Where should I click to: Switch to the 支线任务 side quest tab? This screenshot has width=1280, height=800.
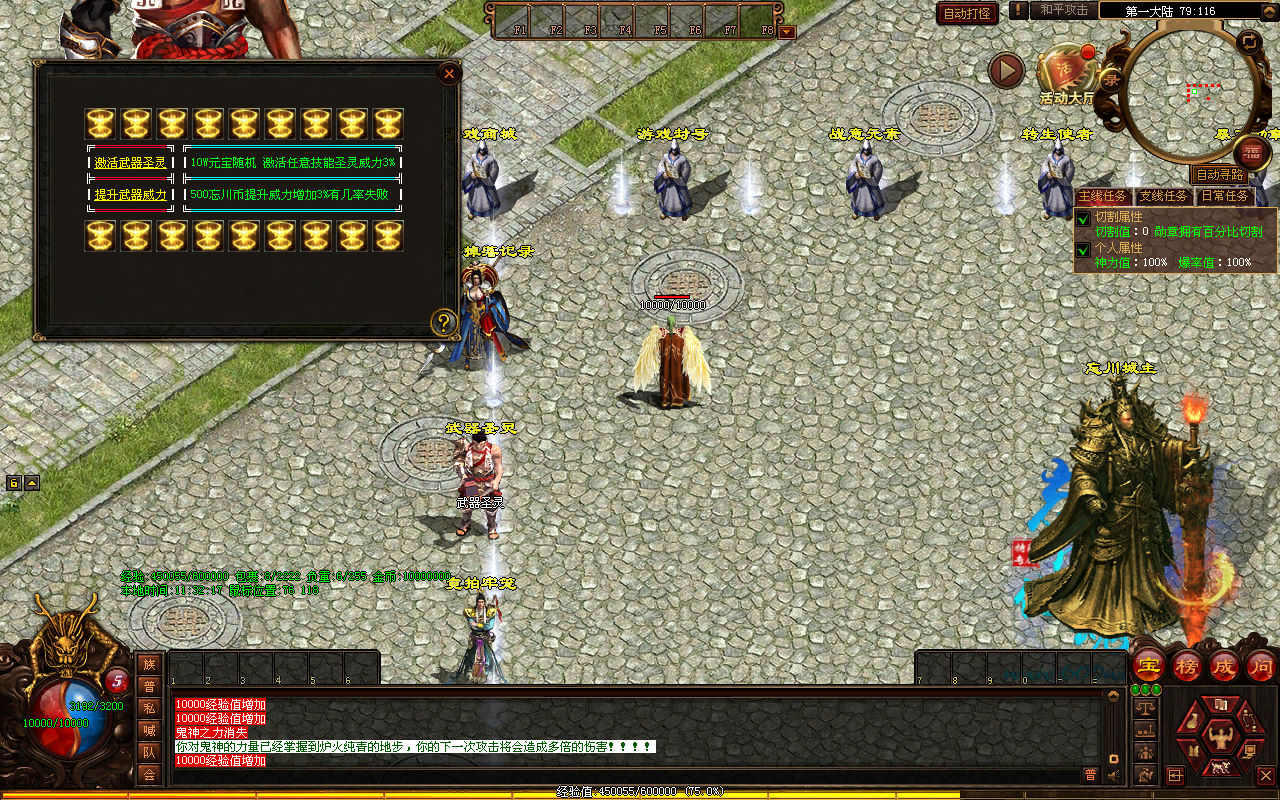[1163, 196]
